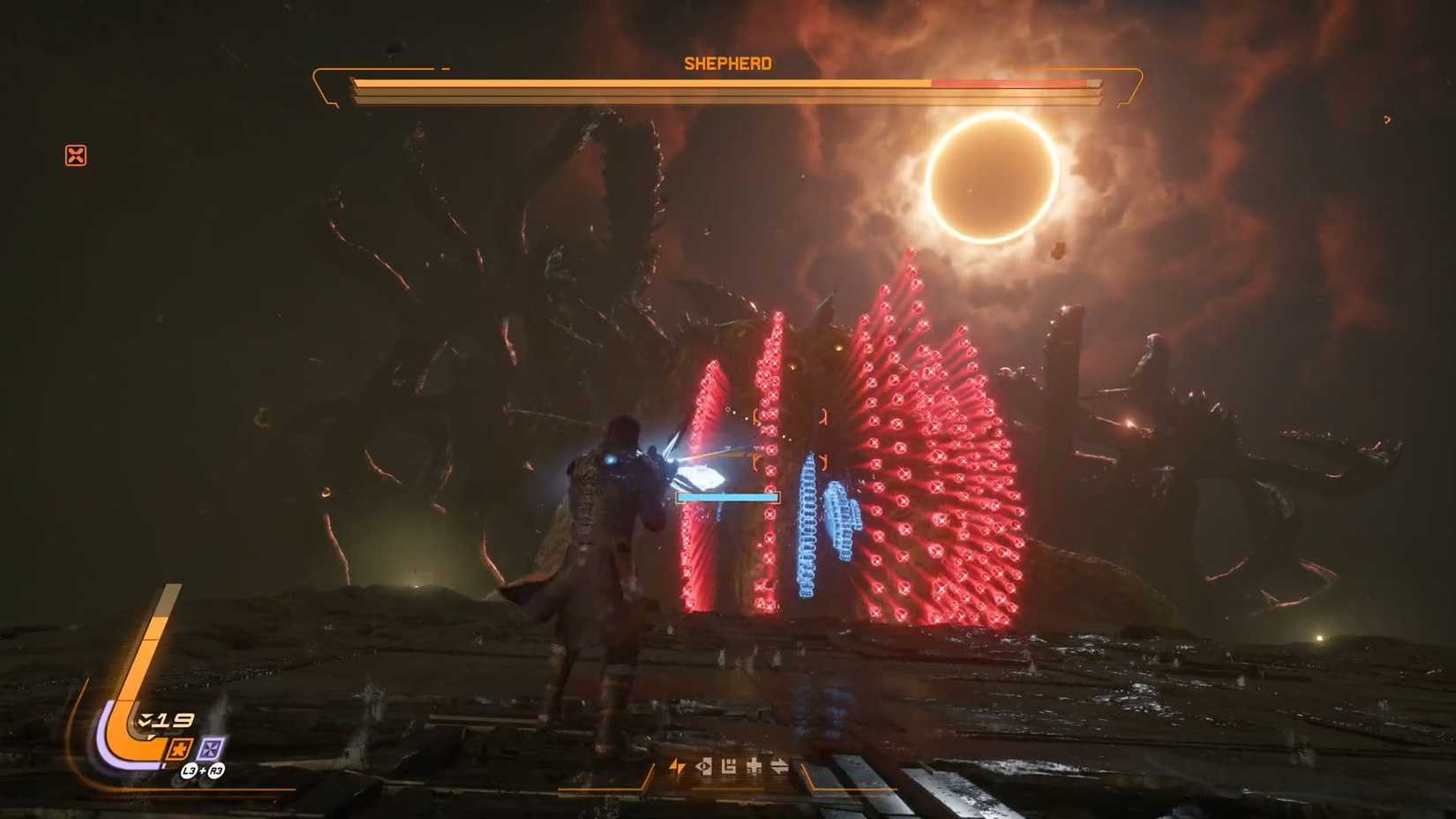Select the double-arrow swap icon on the hotbar

(779, 766)
